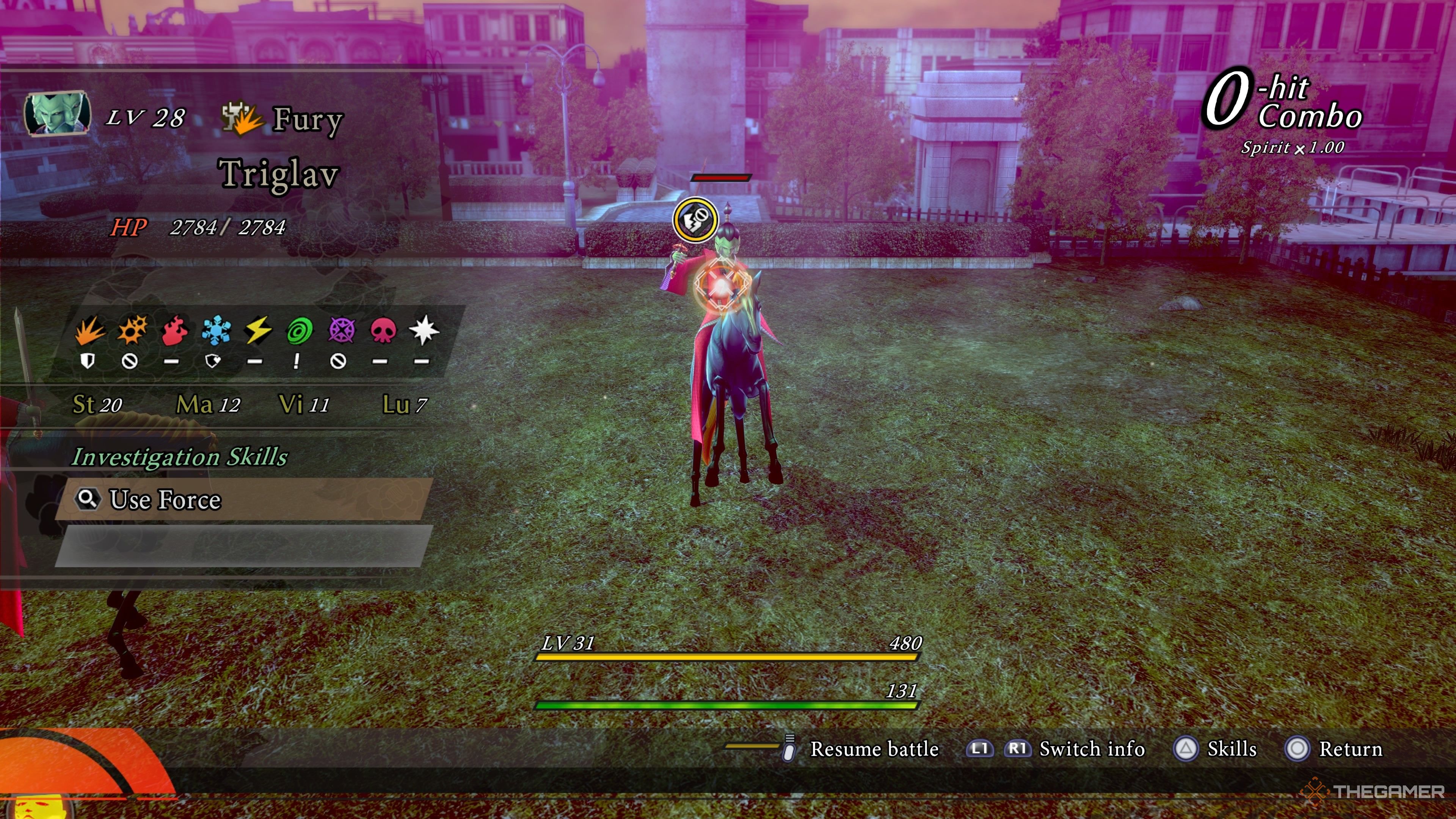Click the target marker above the enemy
Image resolution: width=1456 pixels, height=819 pixels.
click(695, 219)
